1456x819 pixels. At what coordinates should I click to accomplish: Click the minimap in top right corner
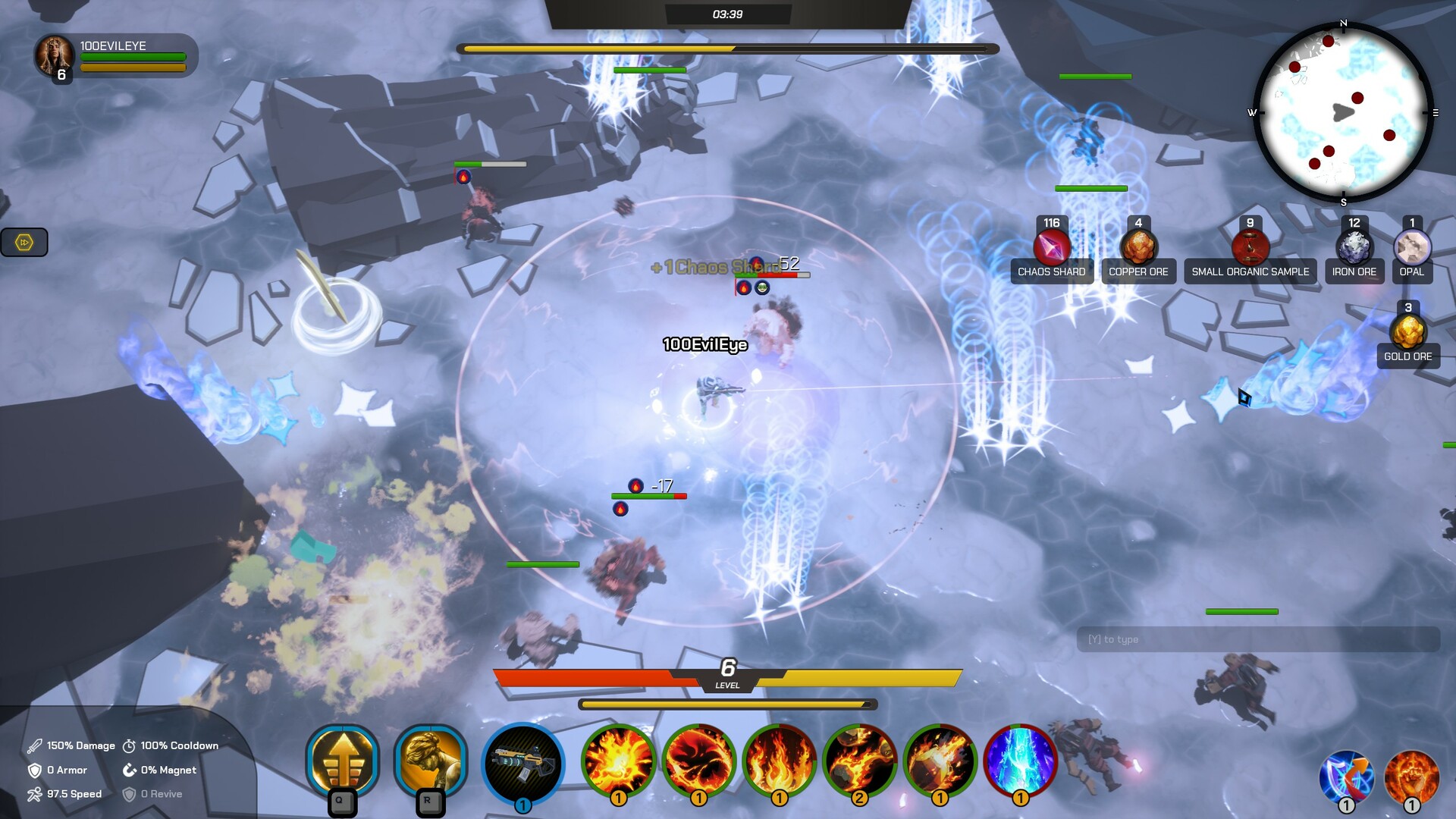tap(1345, 112)
